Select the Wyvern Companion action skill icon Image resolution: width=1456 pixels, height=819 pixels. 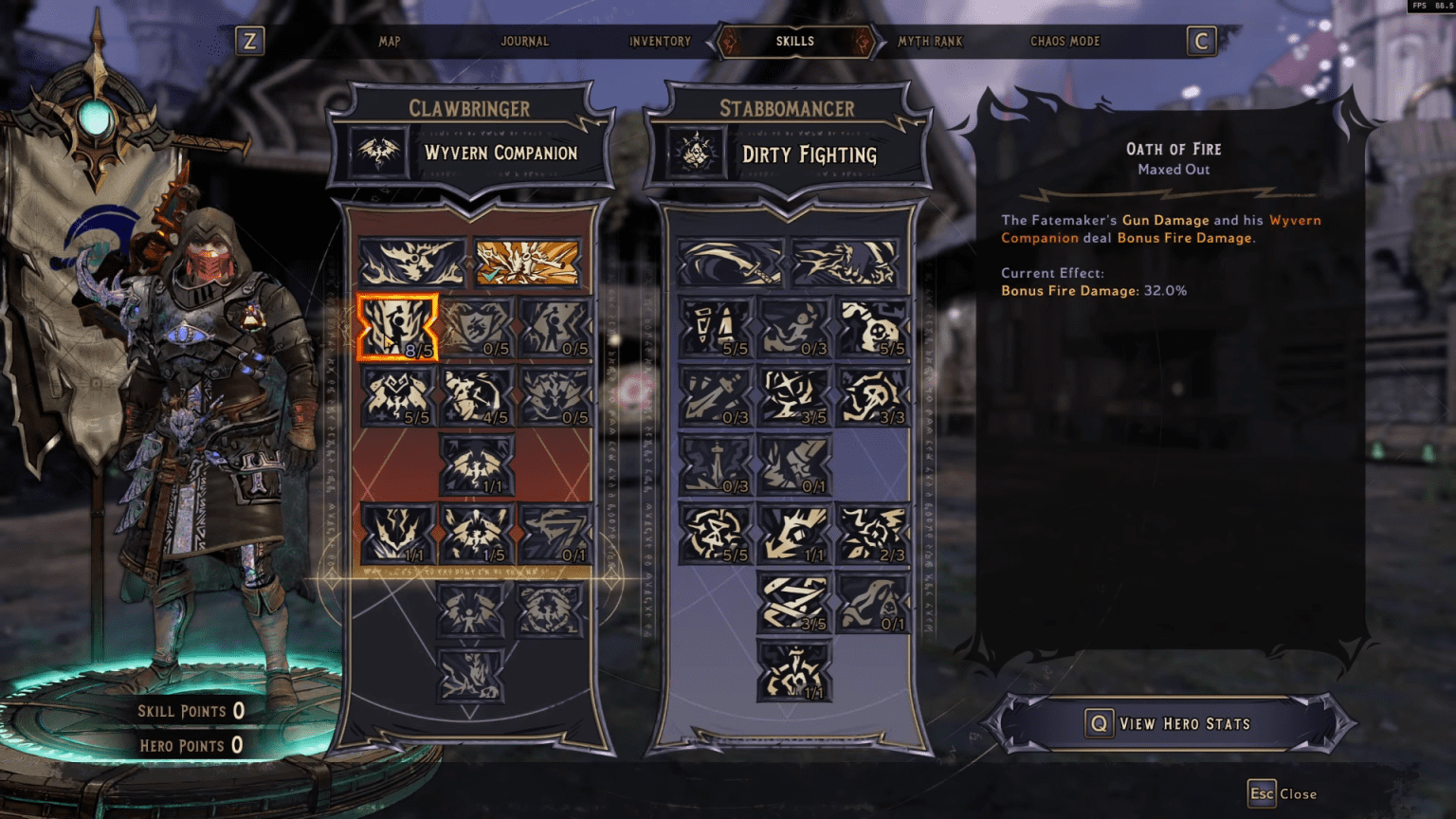click(x=378, y=152)
